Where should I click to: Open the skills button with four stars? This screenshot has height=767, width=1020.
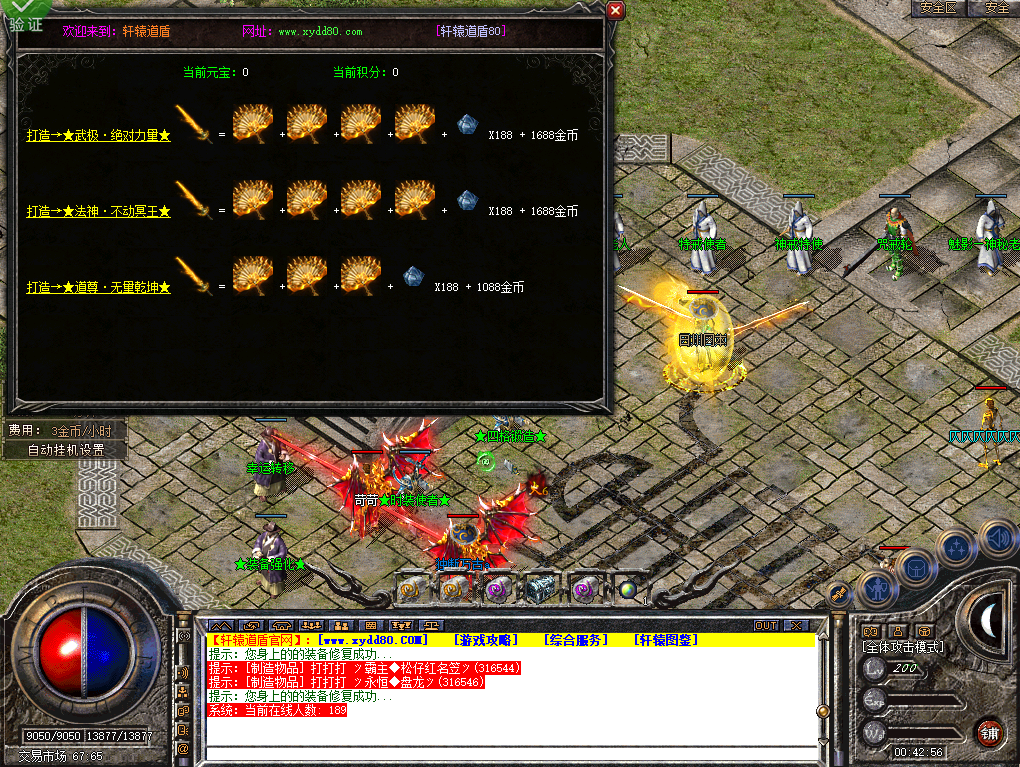(x=957, y=548)
